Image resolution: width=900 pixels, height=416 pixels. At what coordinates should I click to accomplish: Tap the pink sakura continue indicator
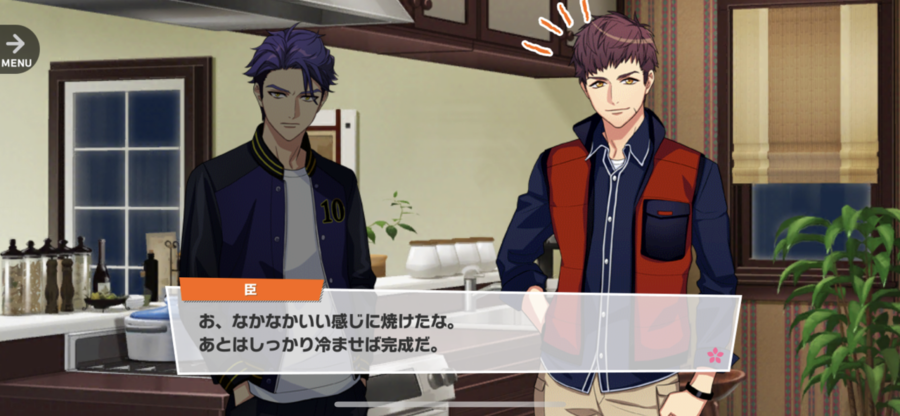coord(714,354)
